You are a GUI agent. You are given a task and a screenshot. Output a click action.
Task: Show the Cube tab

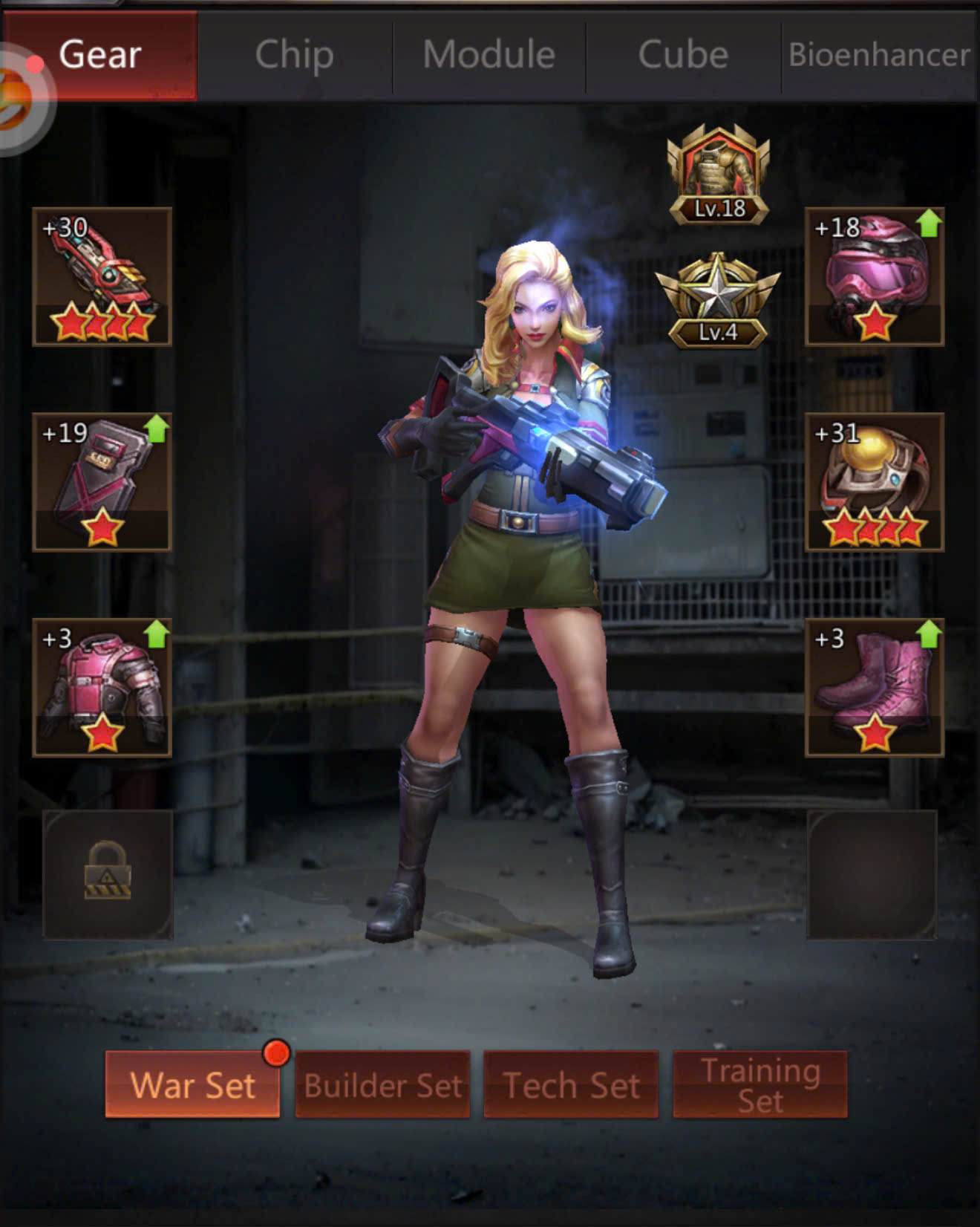pos(683,55)
